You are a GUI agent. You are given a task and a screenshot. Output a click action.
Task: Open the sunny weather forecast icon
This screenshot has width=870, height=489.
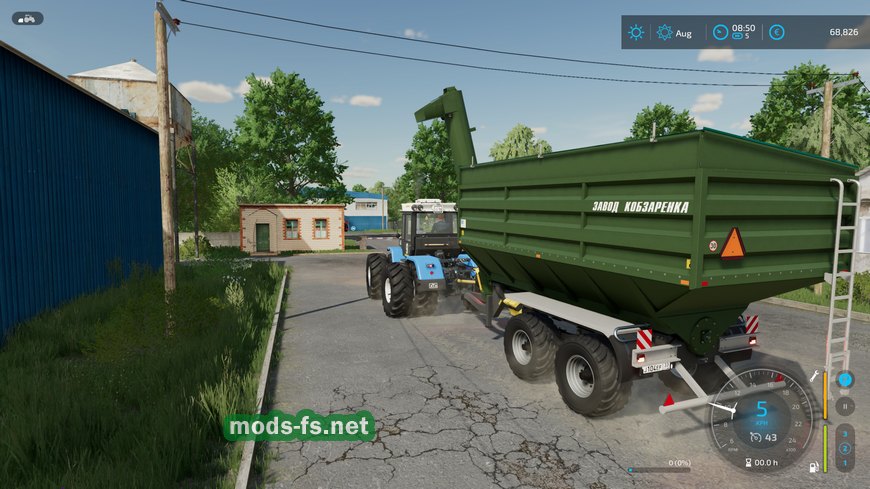(637, 32)
